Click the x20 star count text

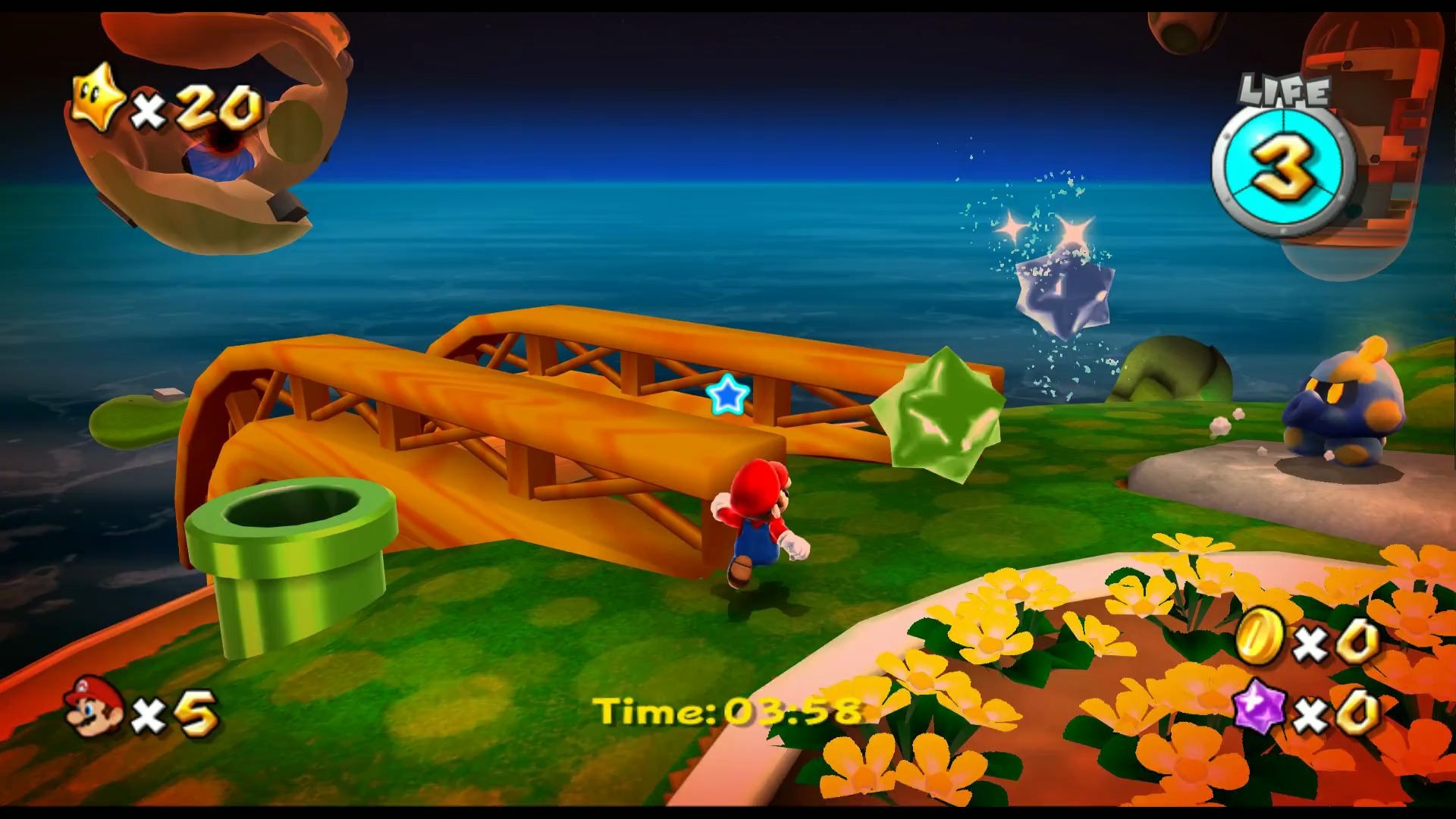click(x=193, y=106)
